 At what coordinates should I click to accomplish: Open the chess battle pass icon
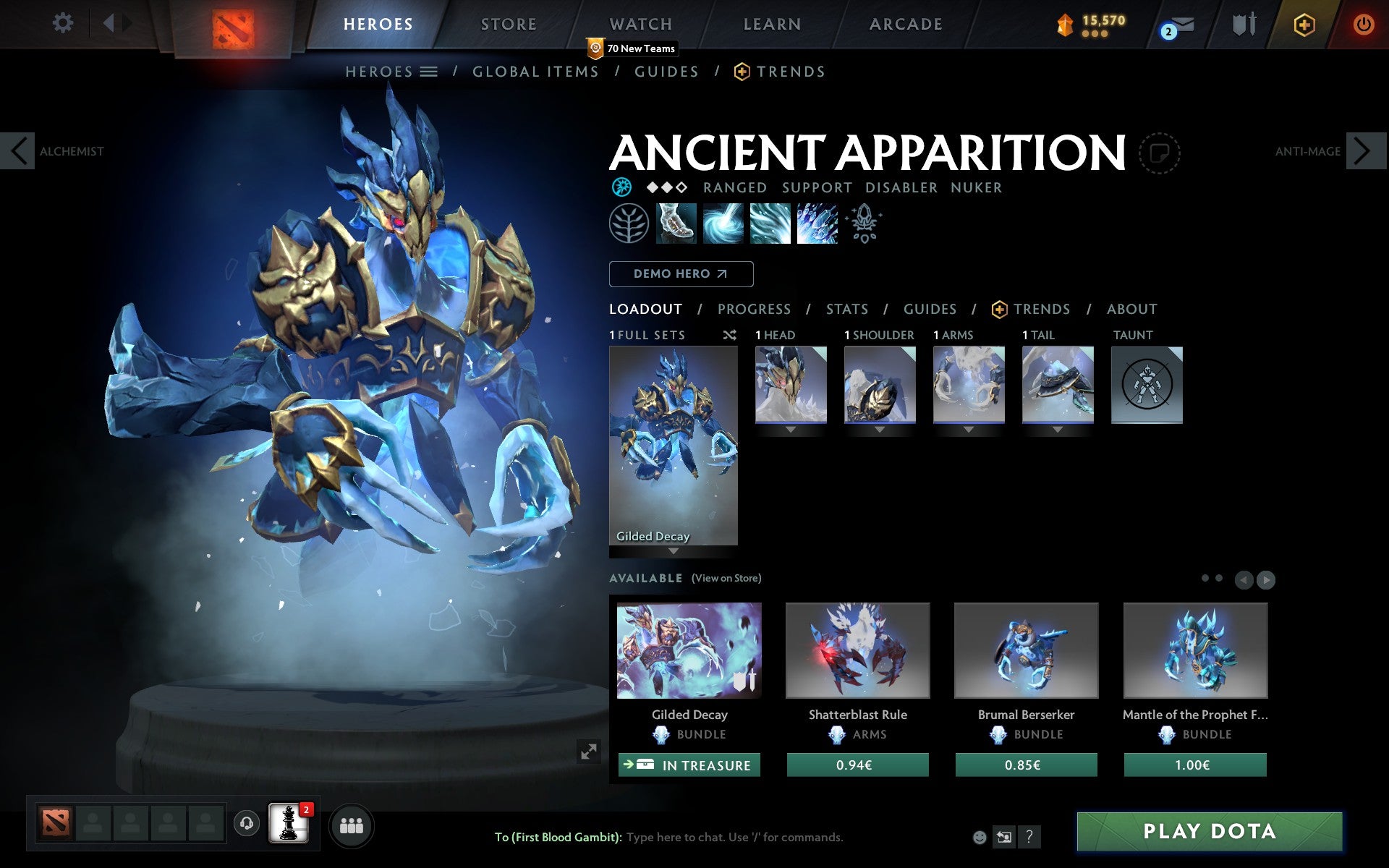pyautogui.click(x=286, y=825)
